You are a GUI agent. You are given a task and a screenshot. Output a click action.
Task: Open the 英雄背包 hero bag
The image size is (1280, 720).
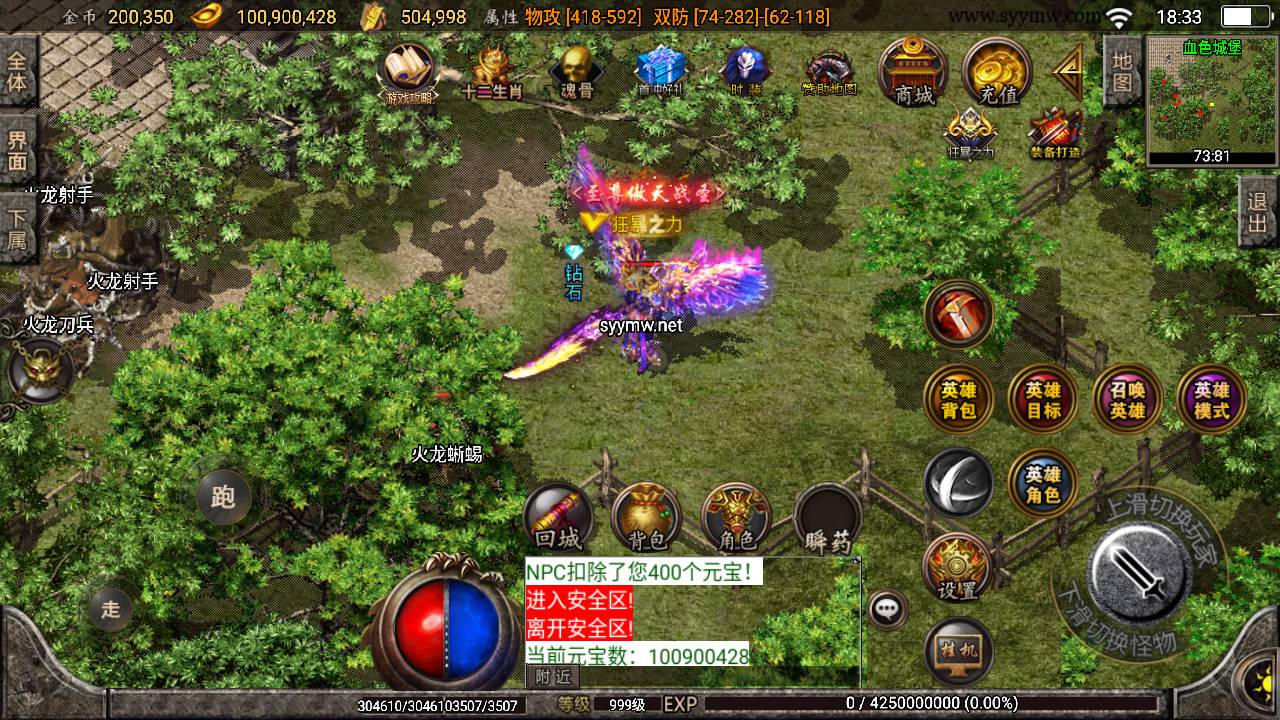[x=958, y=399]
